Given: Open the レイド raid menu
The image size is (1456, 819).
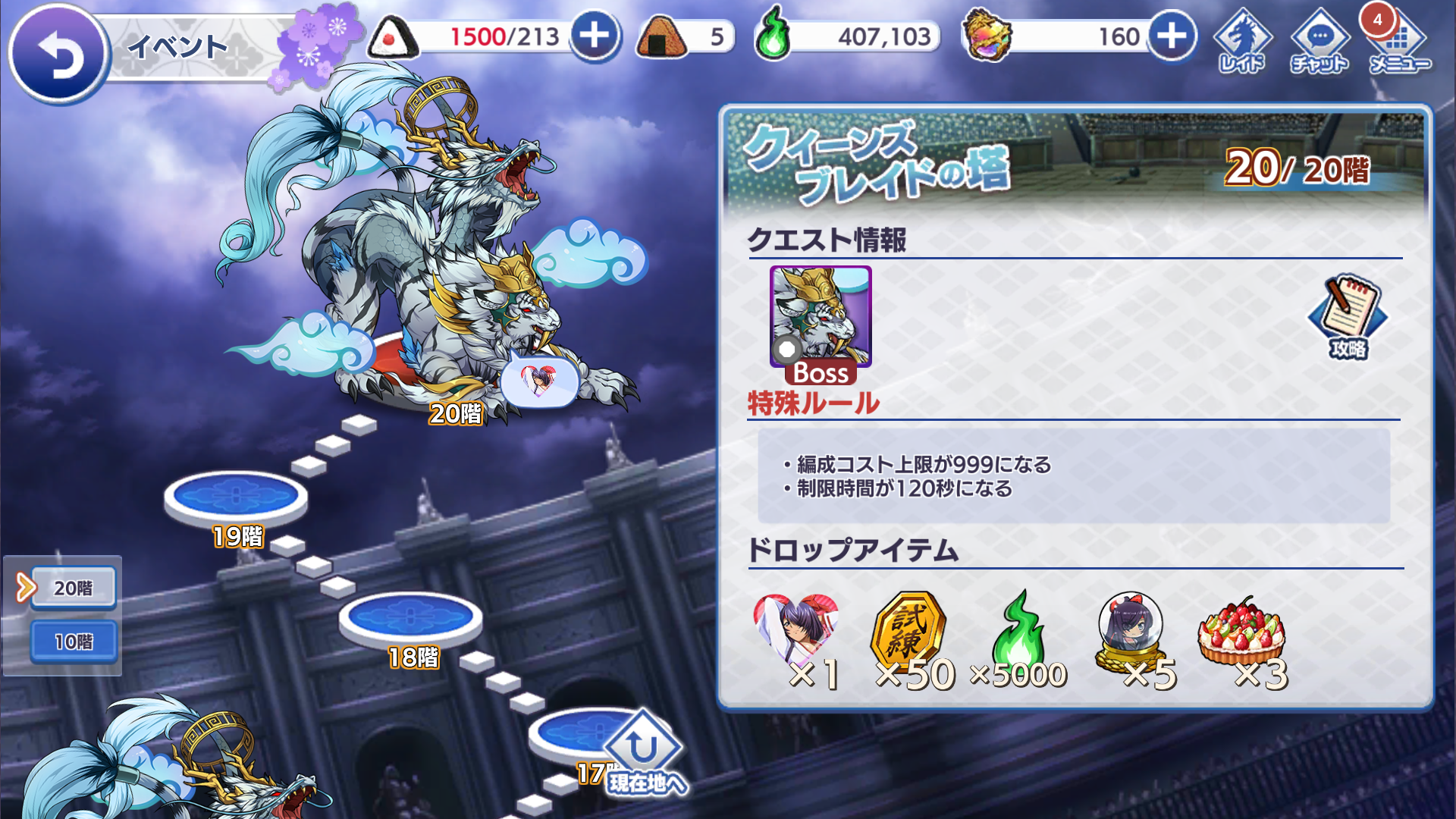Looking at the screenshot, I should (x=1242, y=42).
